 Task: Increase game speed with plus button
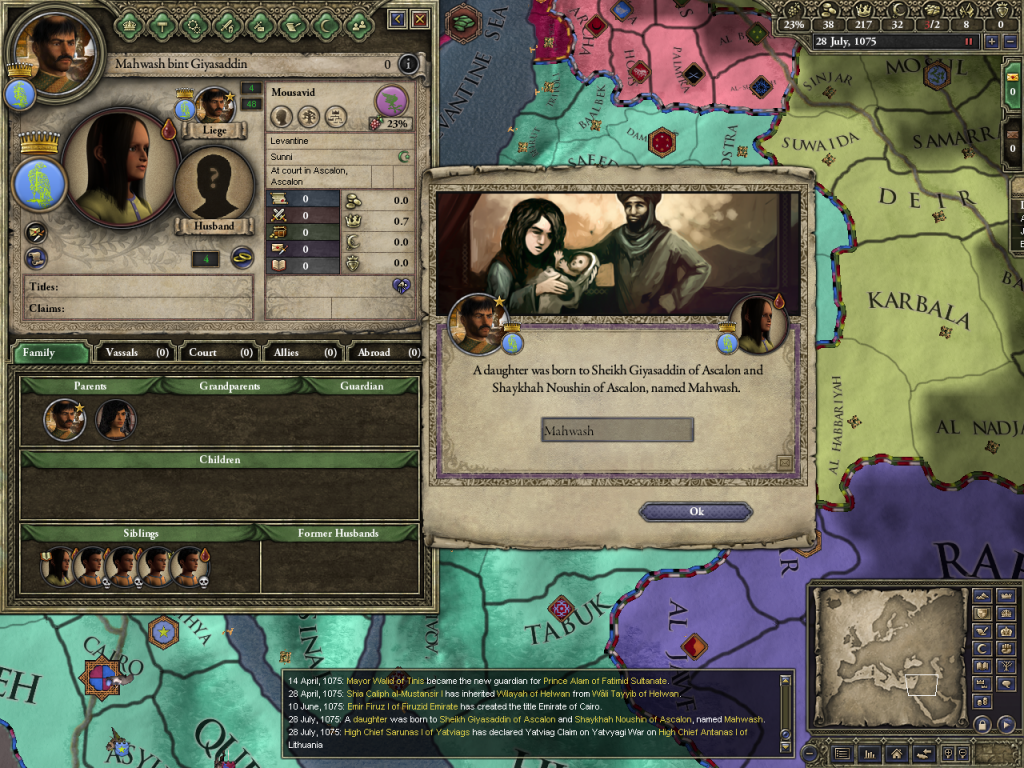992,42
